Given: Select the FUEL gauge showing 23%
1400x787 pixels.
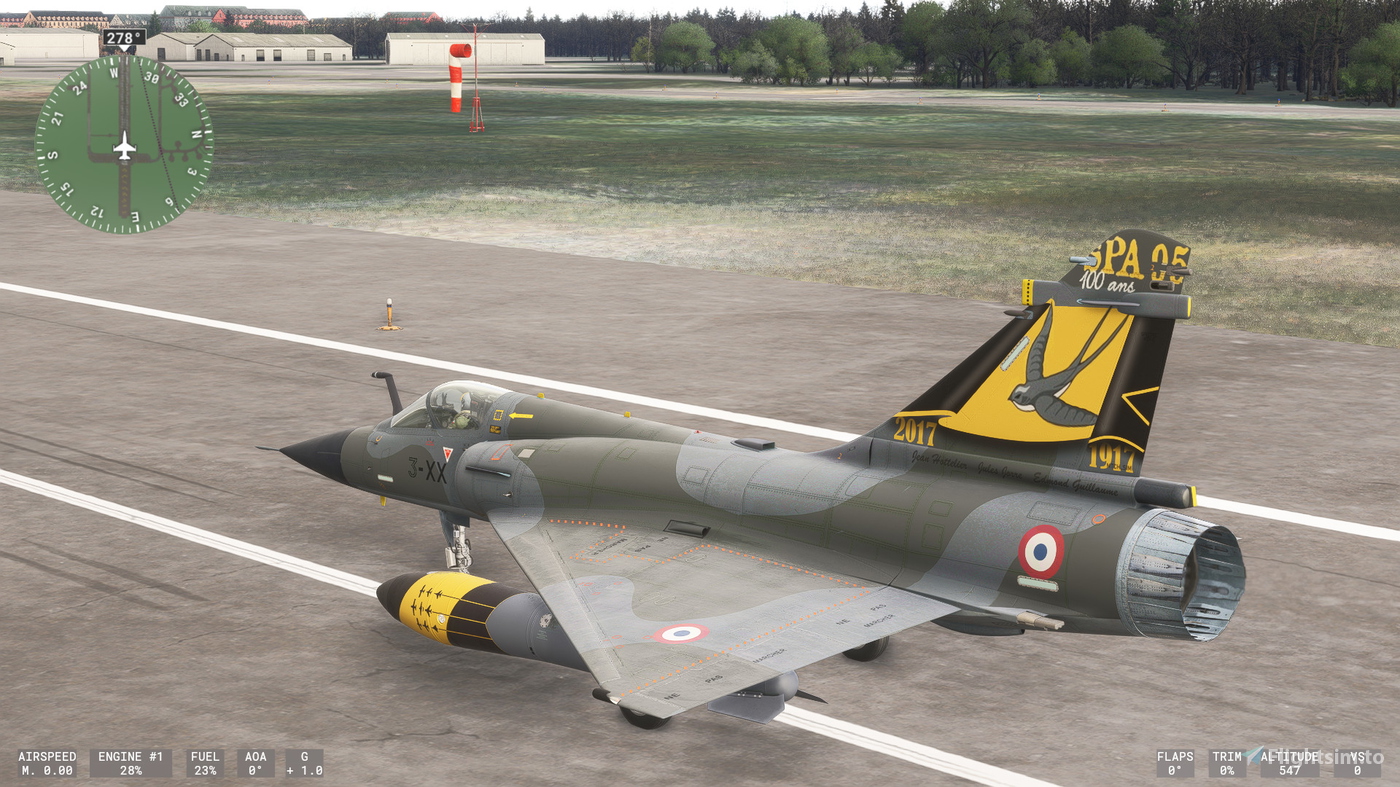Looking at the screenshot, I should [x=206, y=764].
